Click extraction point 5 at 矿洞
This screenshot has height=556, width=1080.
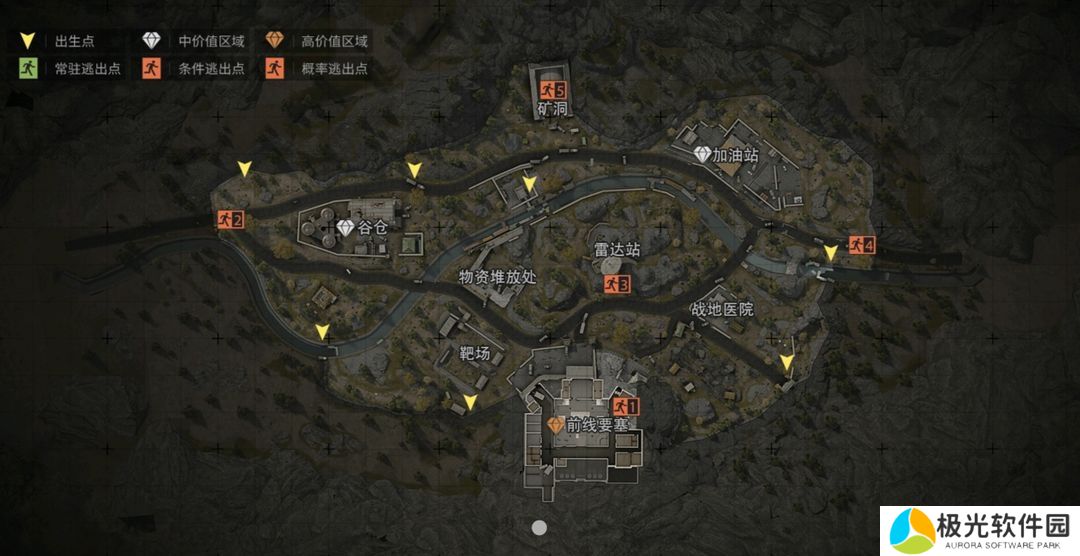tap(553, 90)
